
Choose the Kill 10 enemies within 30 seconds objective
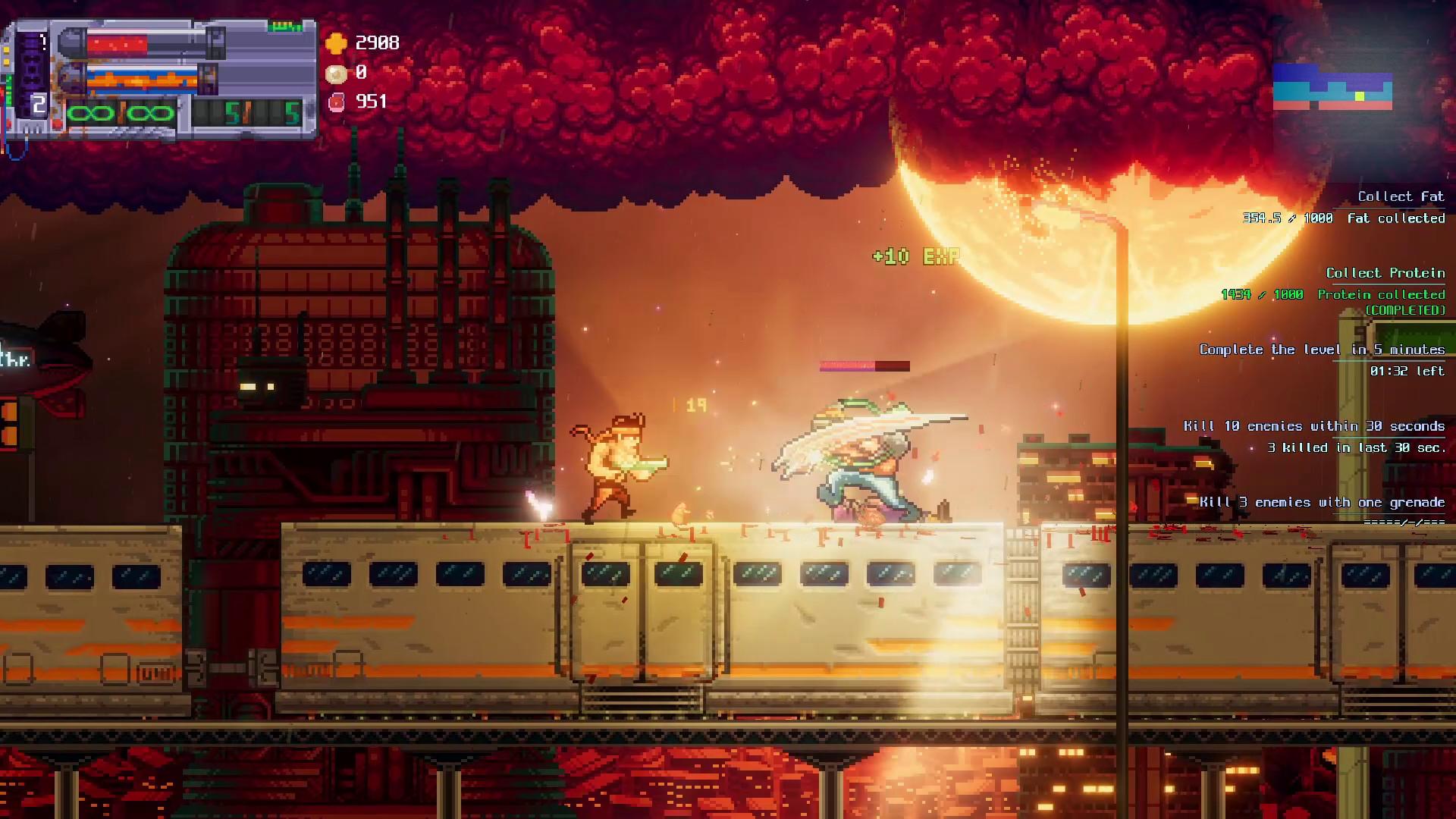[1313, 426]
